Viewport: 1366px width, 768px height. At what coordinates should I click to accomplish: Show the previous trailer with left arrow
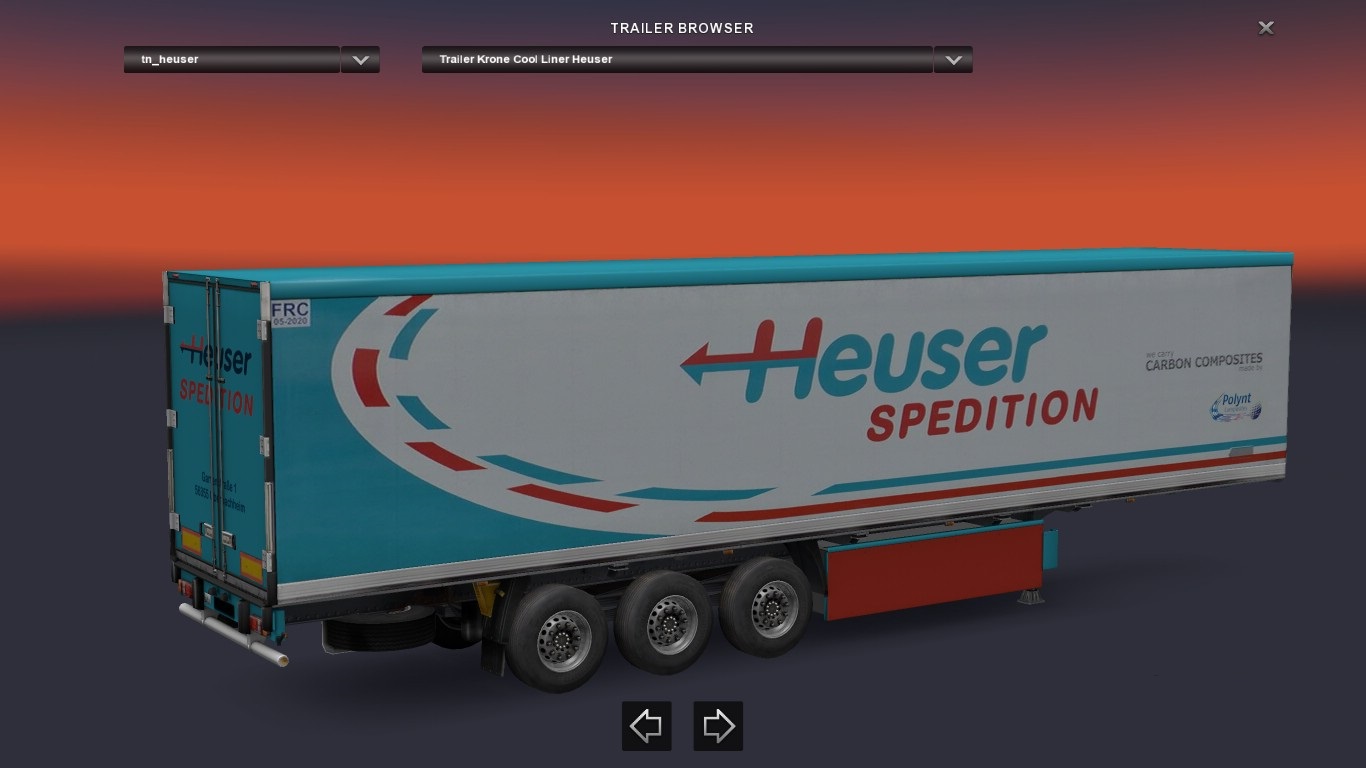(x=646, y=726)
